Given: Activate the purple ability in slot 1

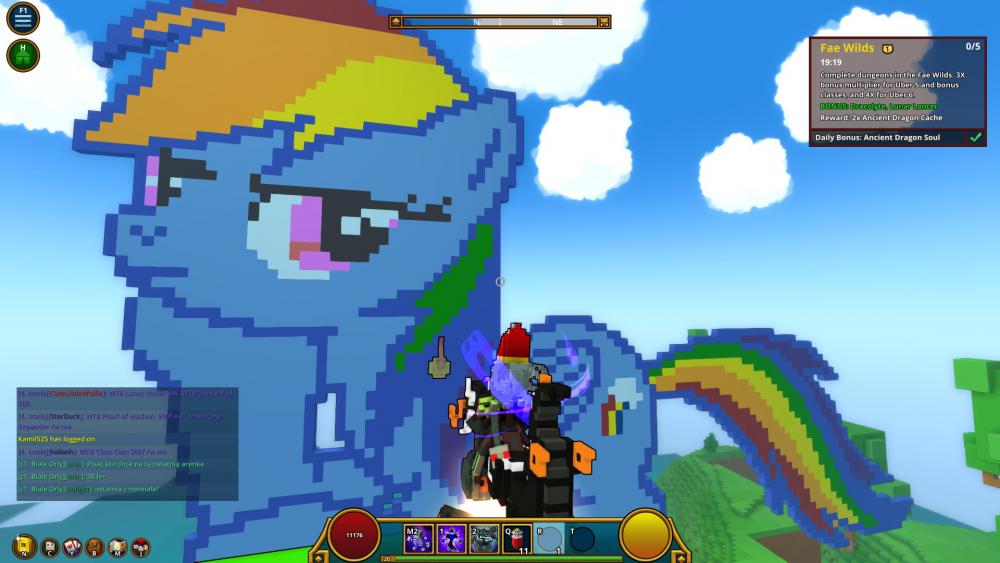Looking at the screenshot, I should tap(451, 539).
